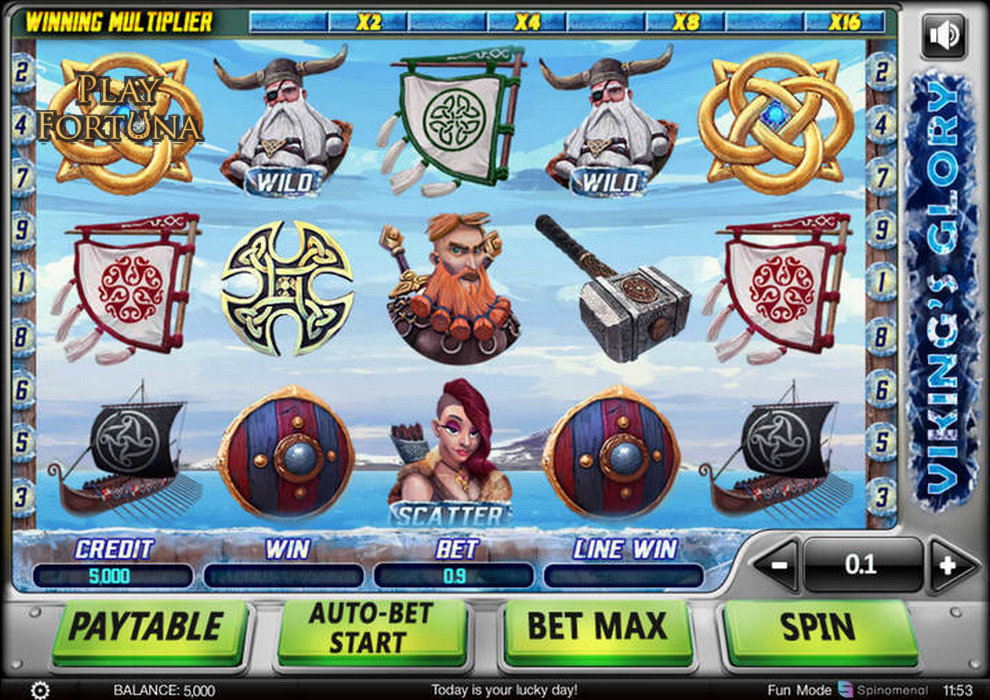Open settings via the gear icon
The image size is (990, 700).
pos(40,690)
